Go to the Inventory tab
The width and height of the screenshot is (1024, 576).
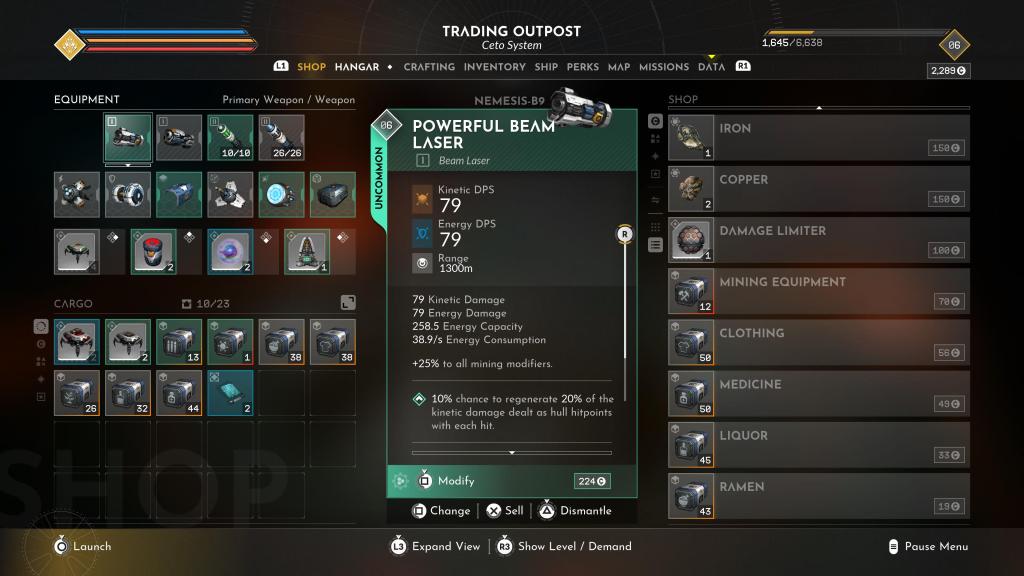[x=494, y=67]
